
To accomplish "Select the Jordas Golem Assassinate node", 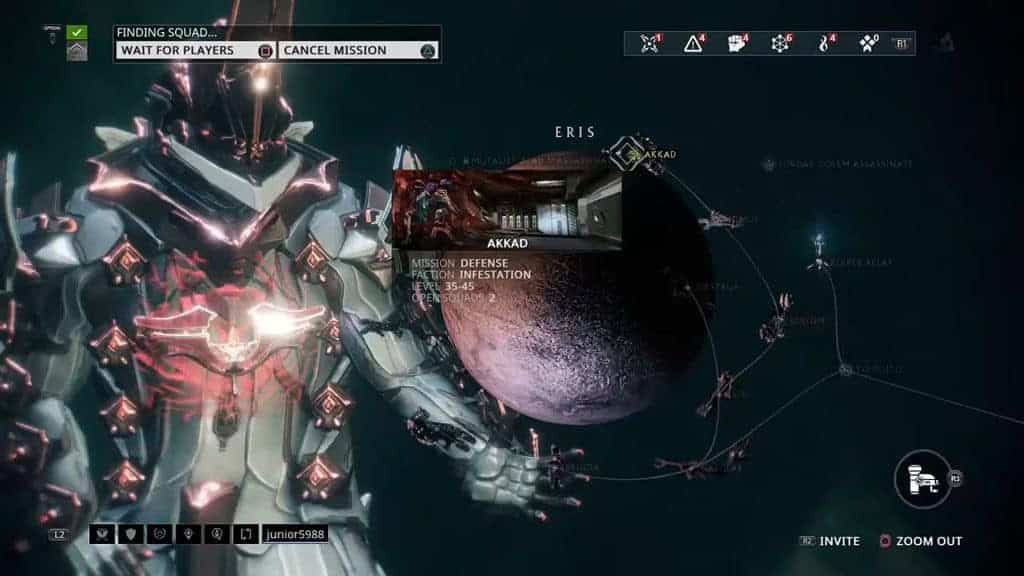I will pyautogui.click(x=838, y=165).
